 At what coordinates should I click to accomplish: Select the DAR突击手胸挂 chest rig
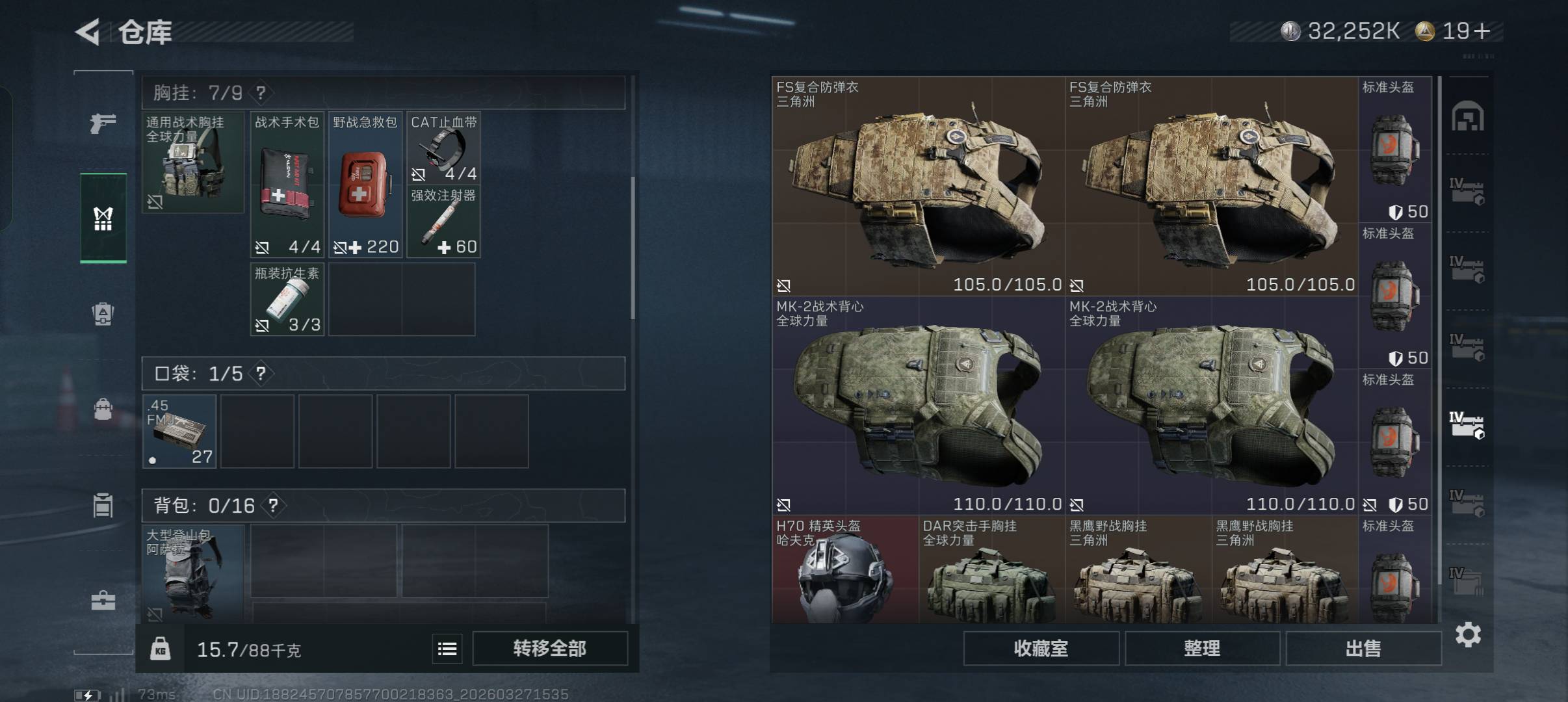[991, 570]
